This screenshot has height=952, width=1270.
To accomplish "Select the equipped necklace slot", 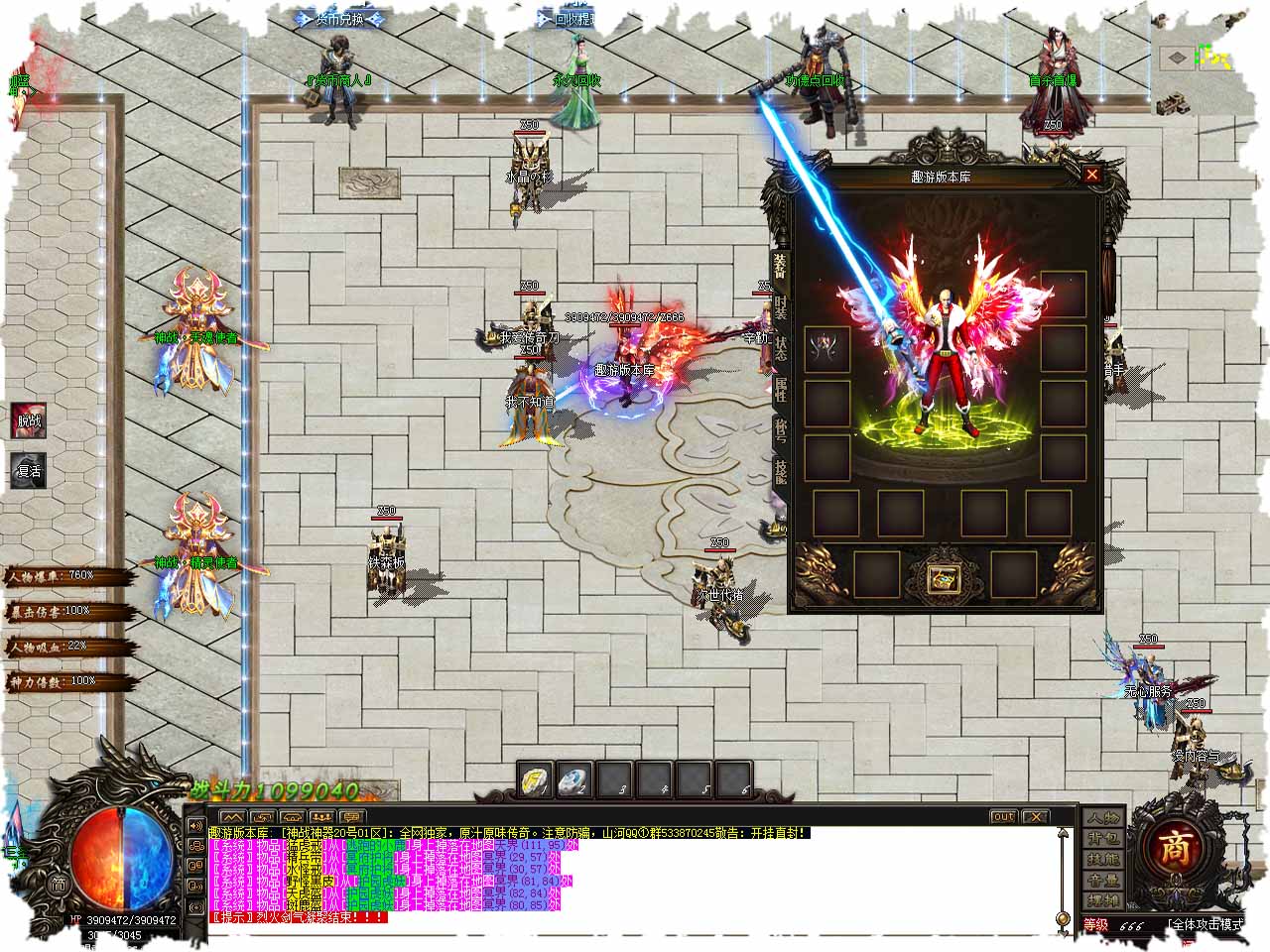I will (x=826, y=349).
